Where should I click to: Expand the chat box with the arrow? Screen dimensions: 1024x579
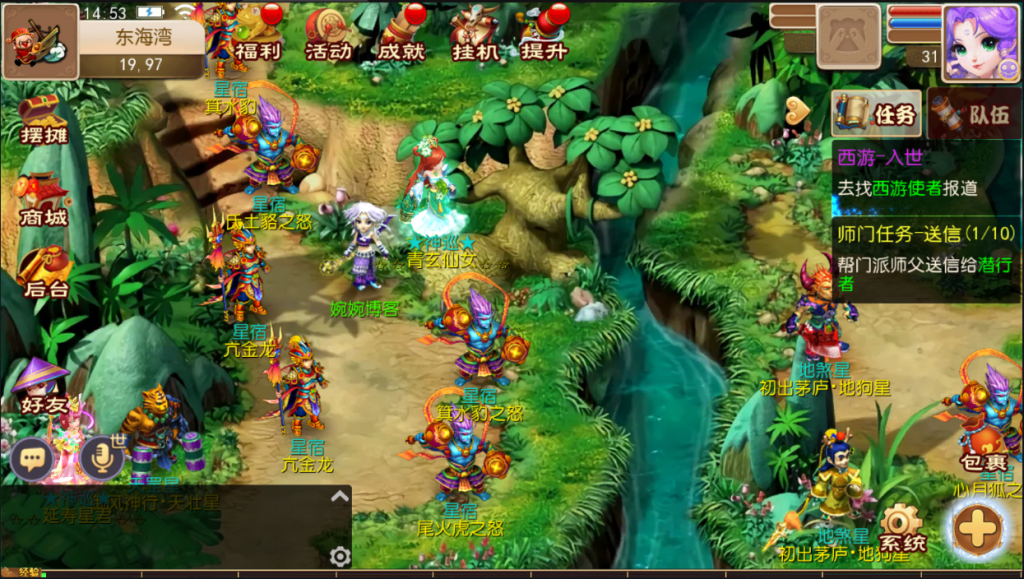340,496
